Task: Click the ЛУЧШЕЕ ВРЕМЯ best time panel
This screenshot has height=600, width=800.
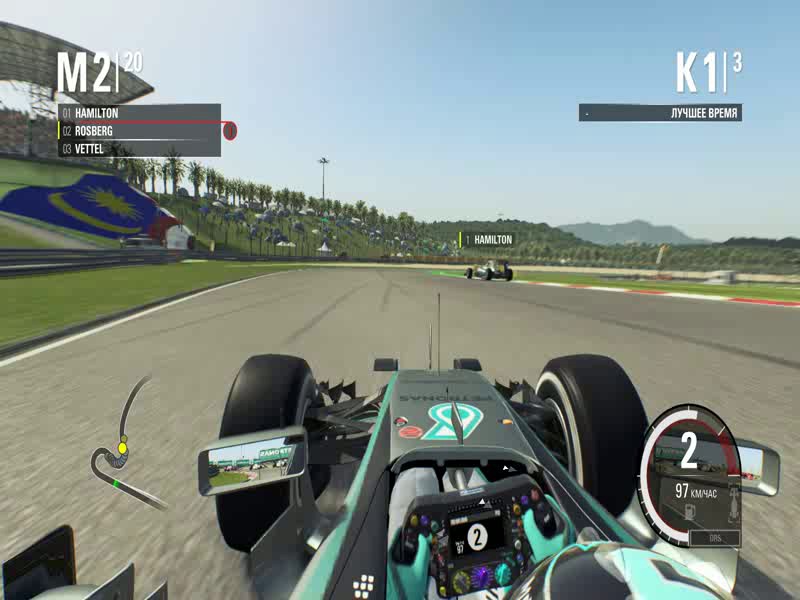Action: point(660,113)
